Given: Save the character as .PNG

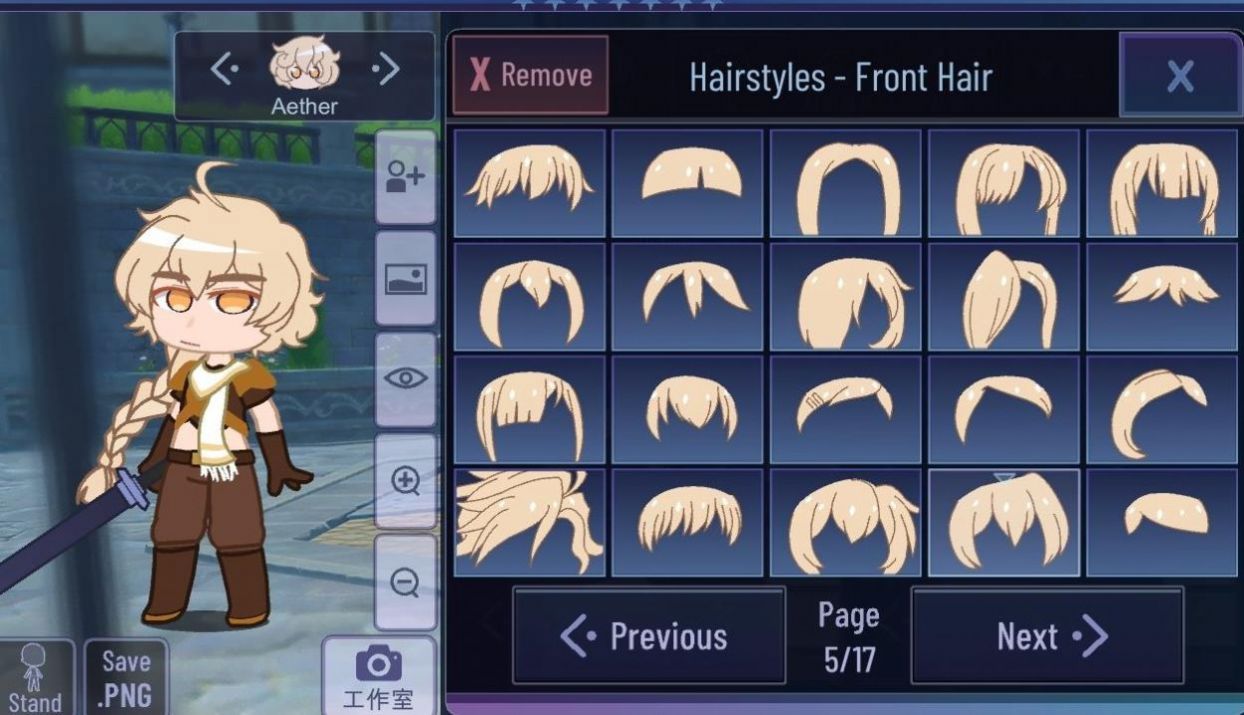Looking at the screenshot, I should pyautogui.click(x=126, y=678).
